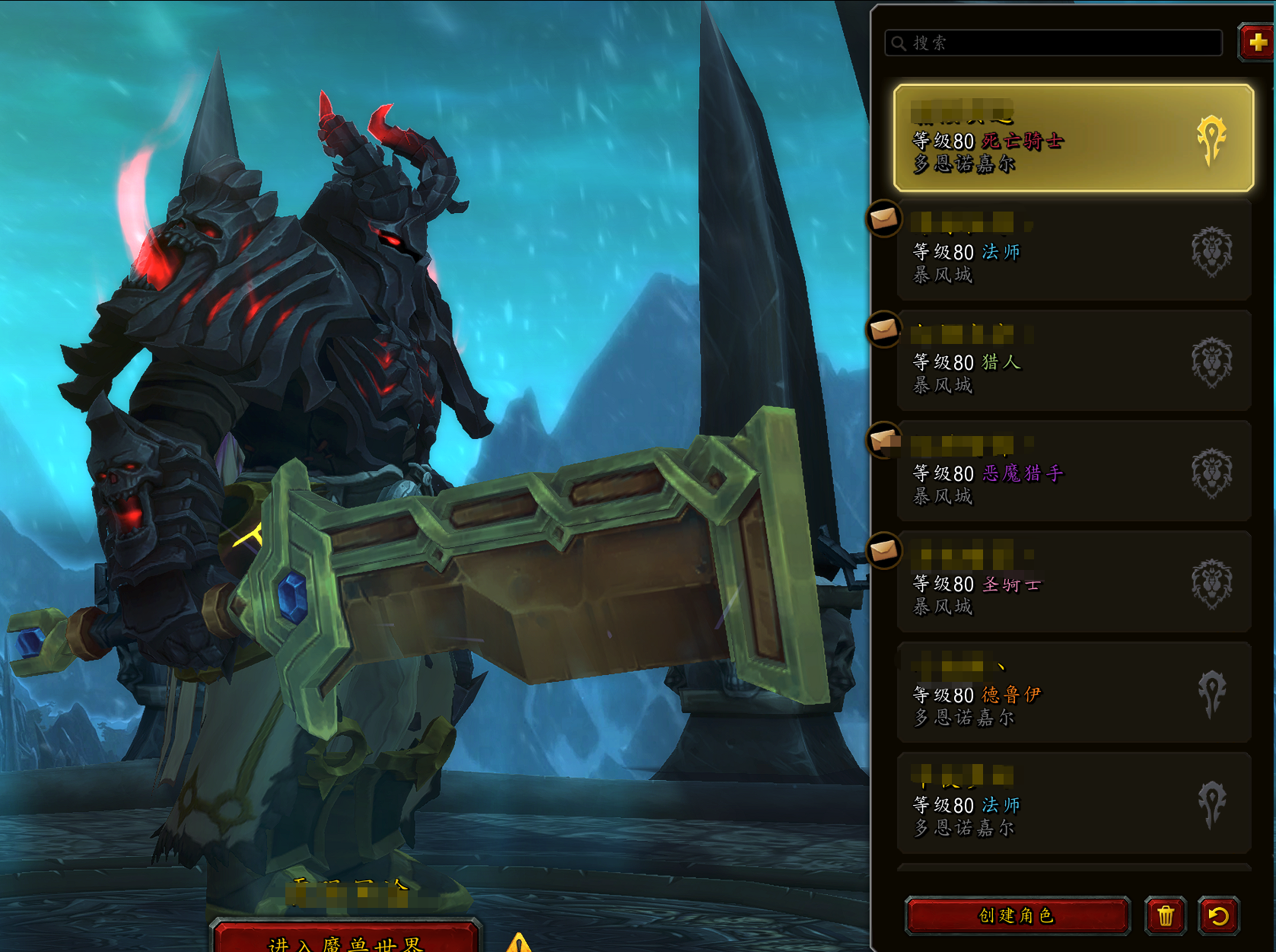Enter the game with 进入魔兽世界
This screenshot has height=952, width=1276.
coord(346,942)
